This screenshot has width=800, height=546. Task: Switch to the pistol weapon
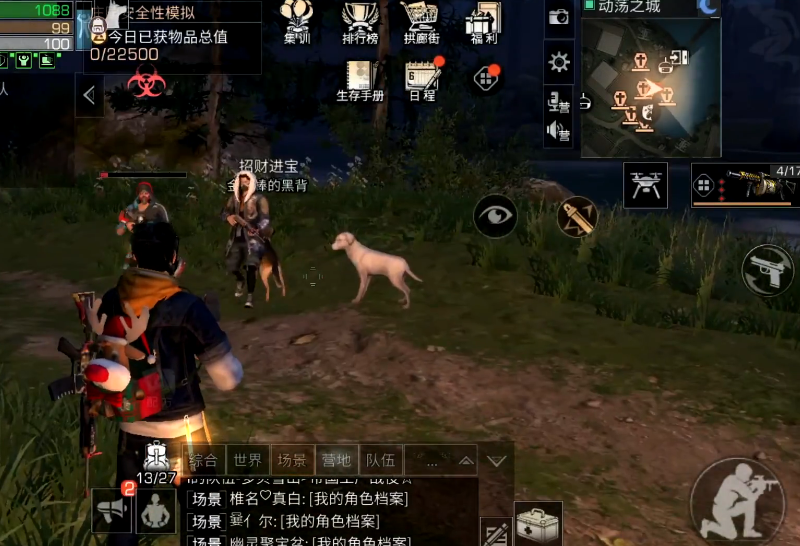point(768,270)
